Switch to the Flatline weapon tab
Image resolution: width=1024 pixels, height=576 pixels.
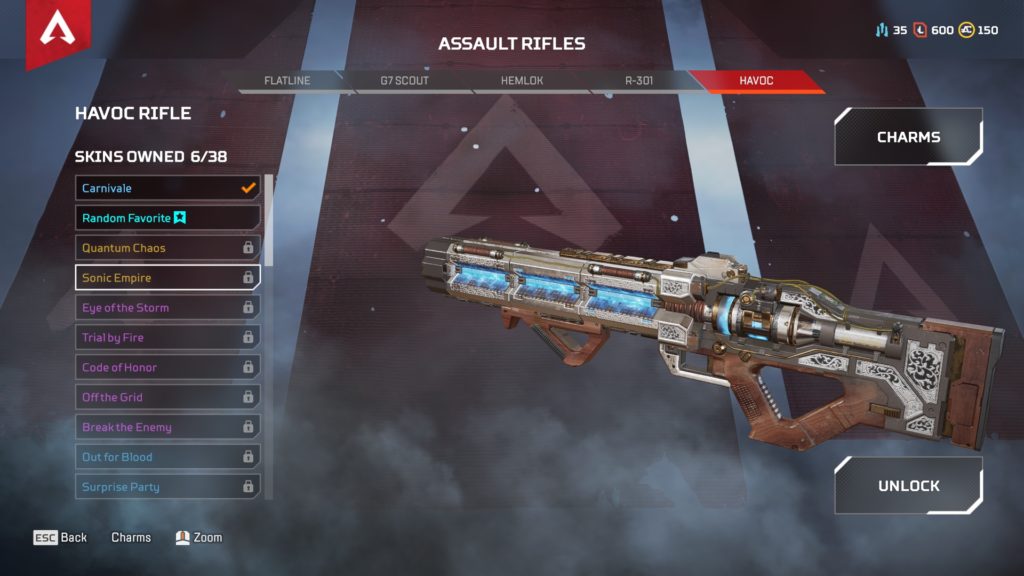287,80
